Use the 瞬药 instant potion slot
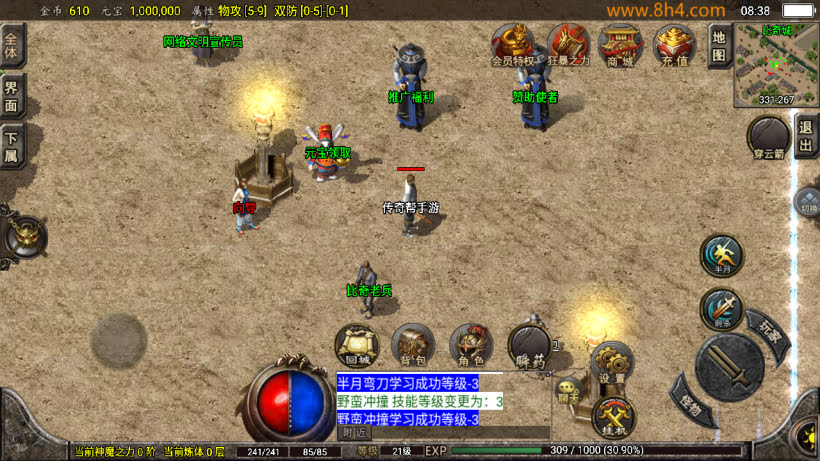The width and height of the screenshot is (820, 461). pos(529,346)
